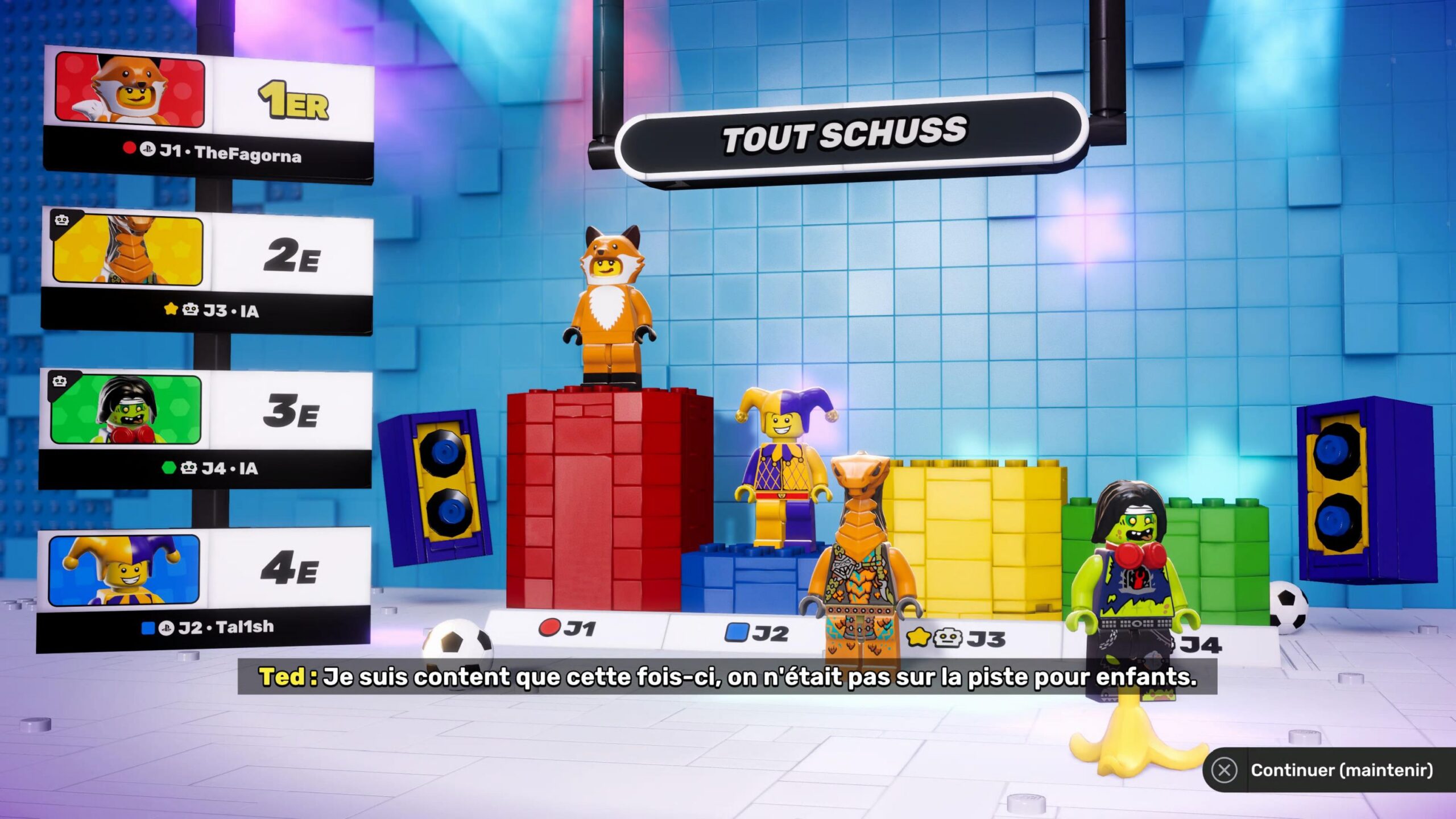This screenshot has width=1456, height=819.
Task: Click the Continuer (maintenir) button
Action: (1329, 770)
